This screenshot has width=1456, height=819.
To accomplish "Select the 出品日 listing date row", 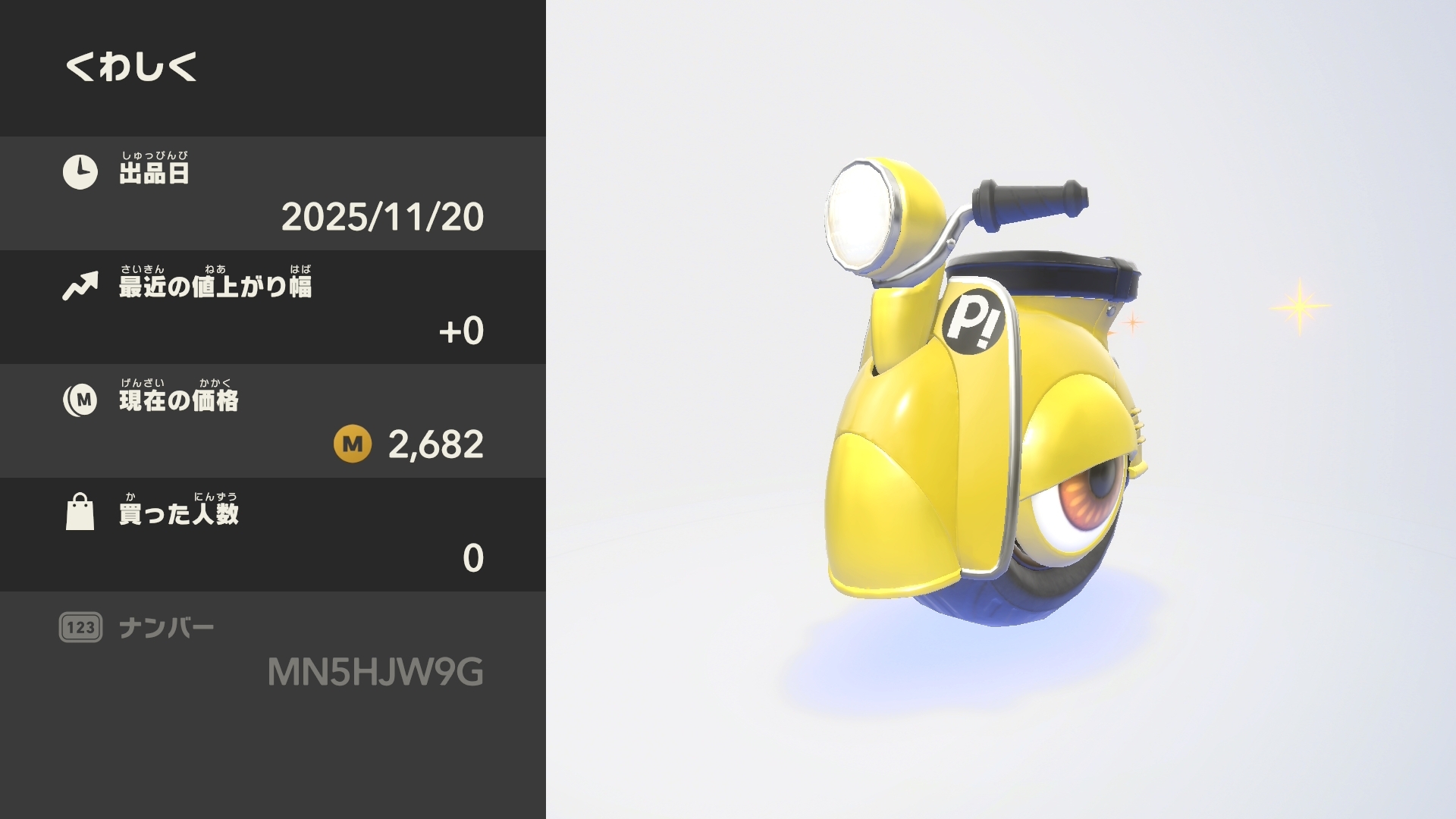I will click(x=273, y=193).
